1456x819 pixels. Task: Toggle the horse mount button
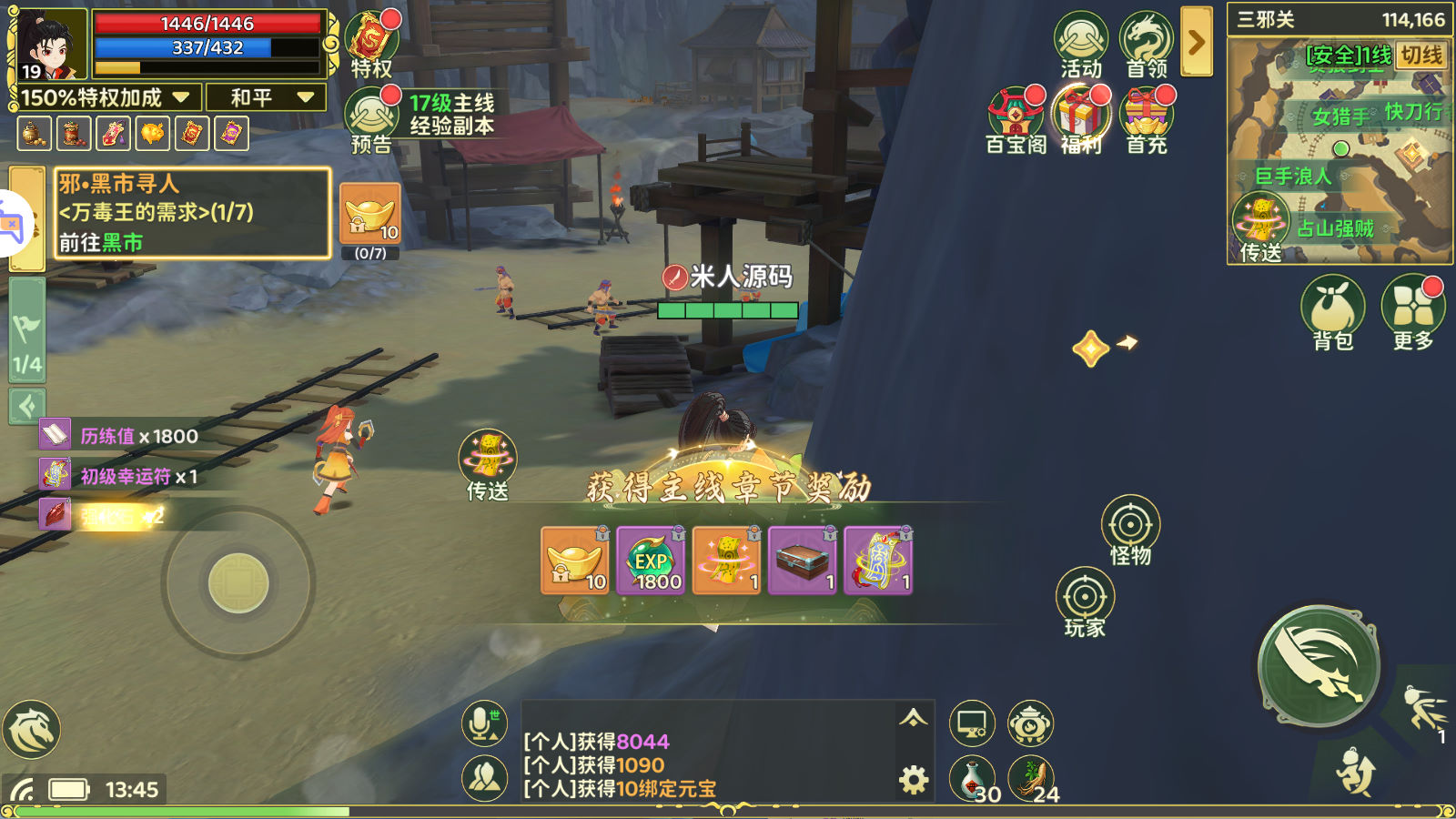click(32, 730)
